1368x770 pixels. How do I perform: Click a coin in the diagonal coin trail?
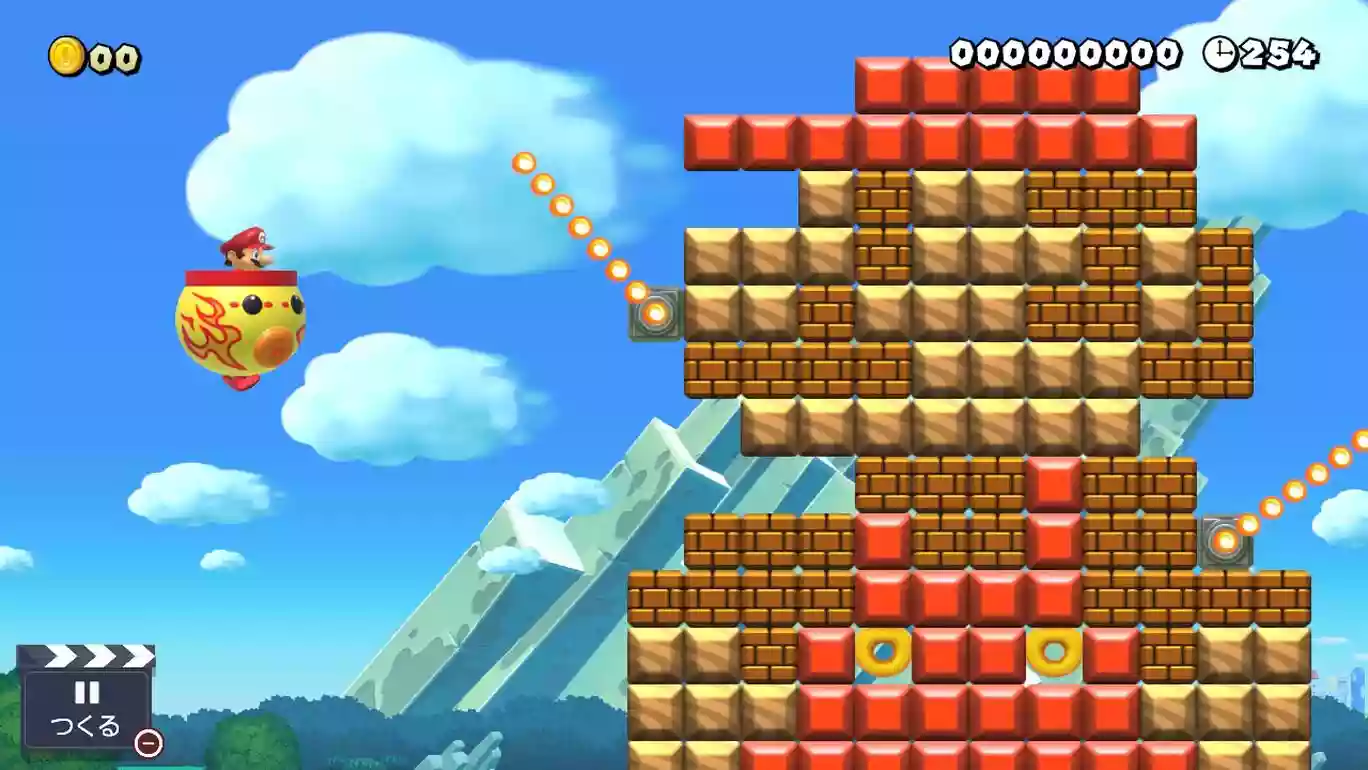pos(545,185)
